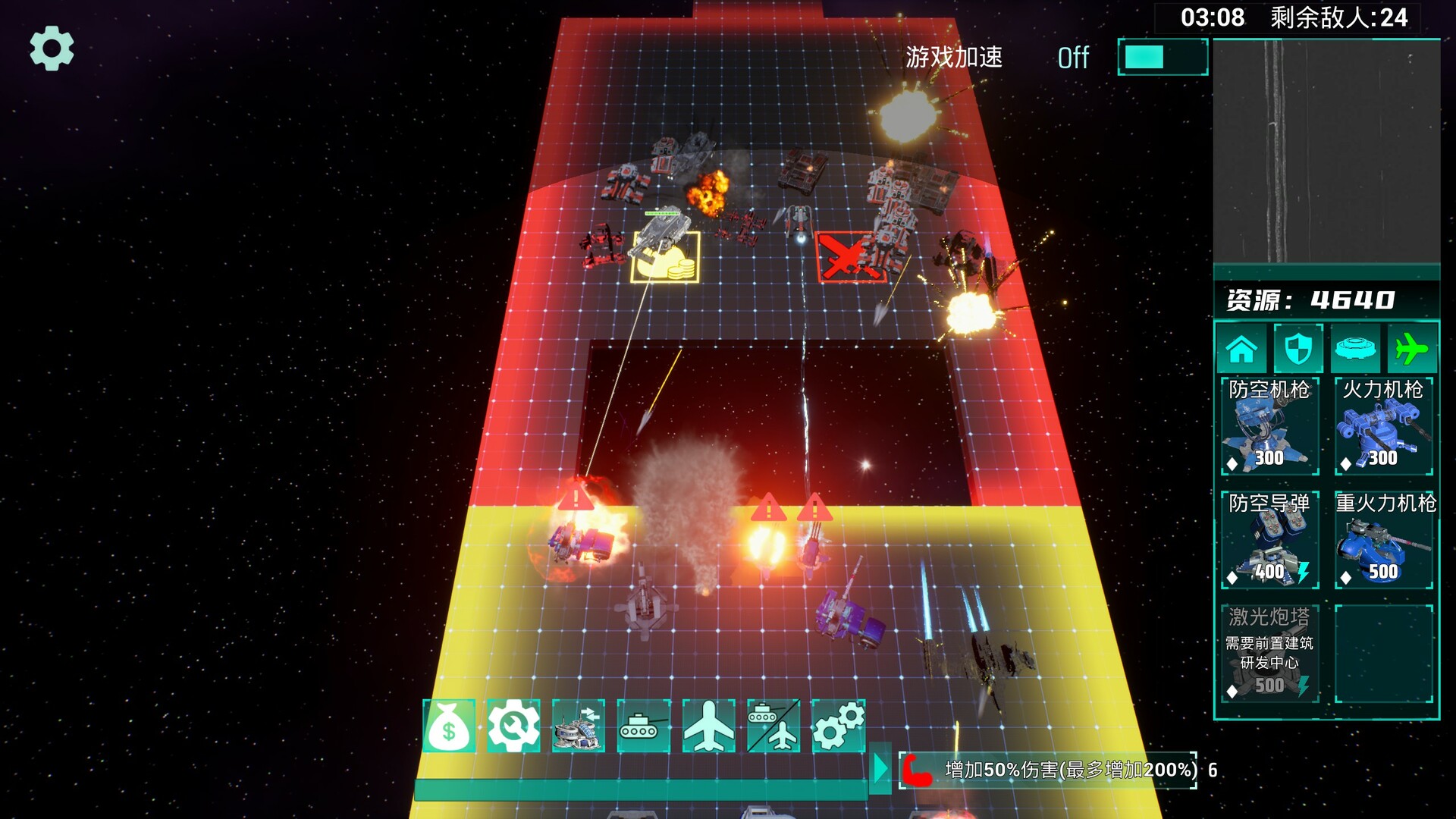Select the 重火力机枪 turret costing 500

[1383, 540]
